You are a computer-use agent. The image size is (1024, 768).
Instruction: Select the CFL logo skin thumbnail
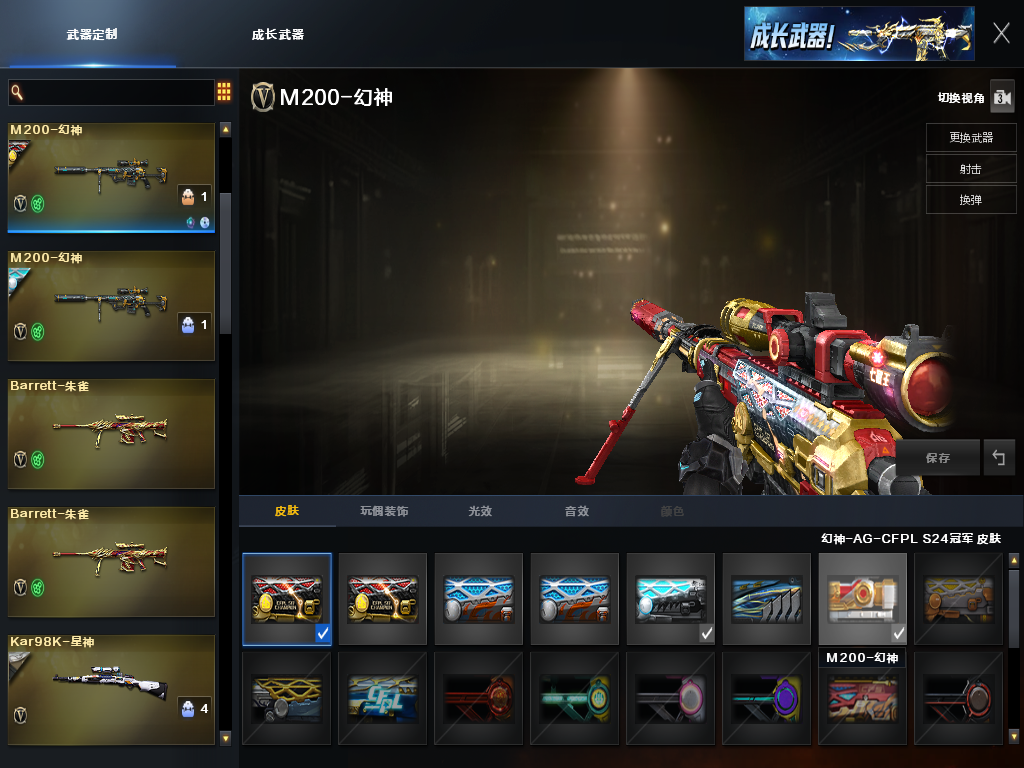click(382, 697)
